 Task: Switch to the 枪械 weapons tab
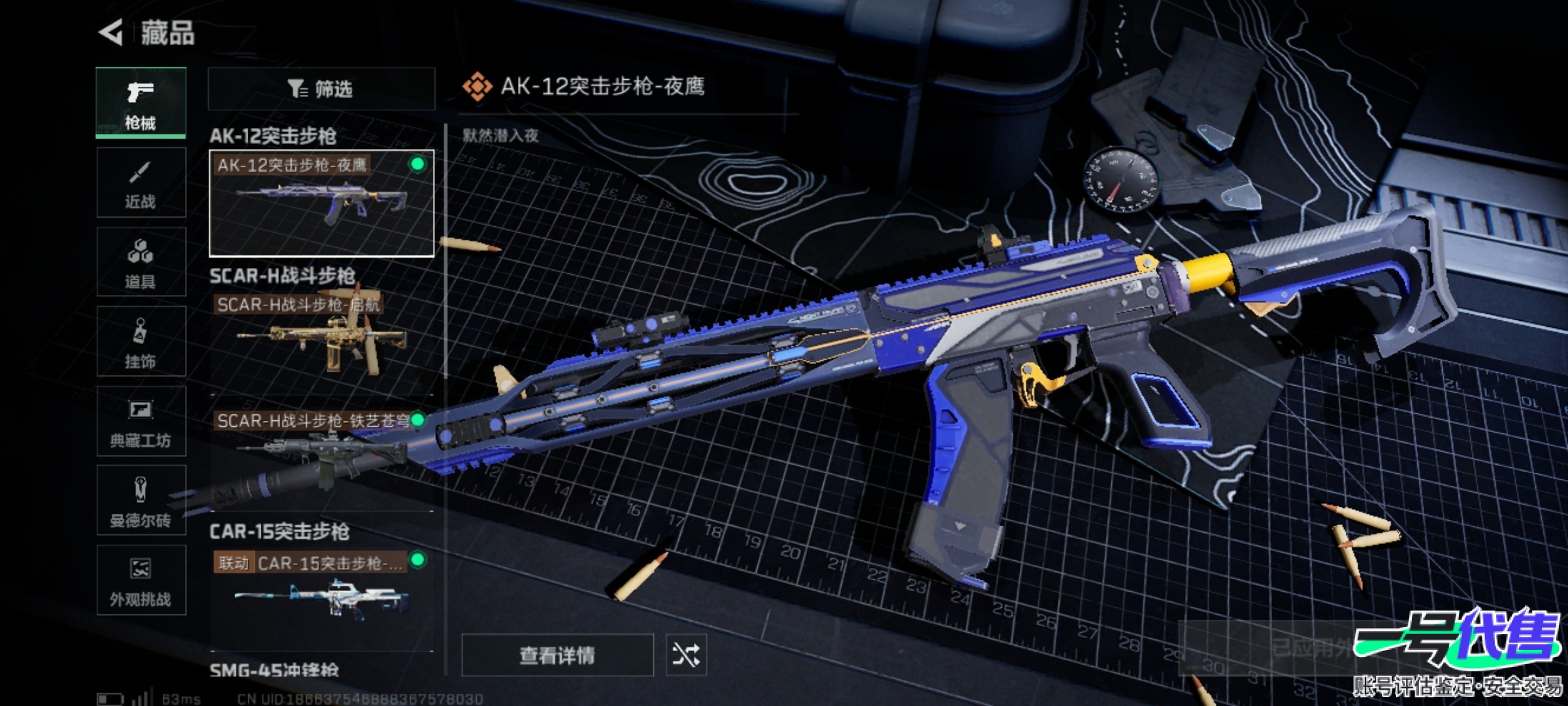click(141, 103)
